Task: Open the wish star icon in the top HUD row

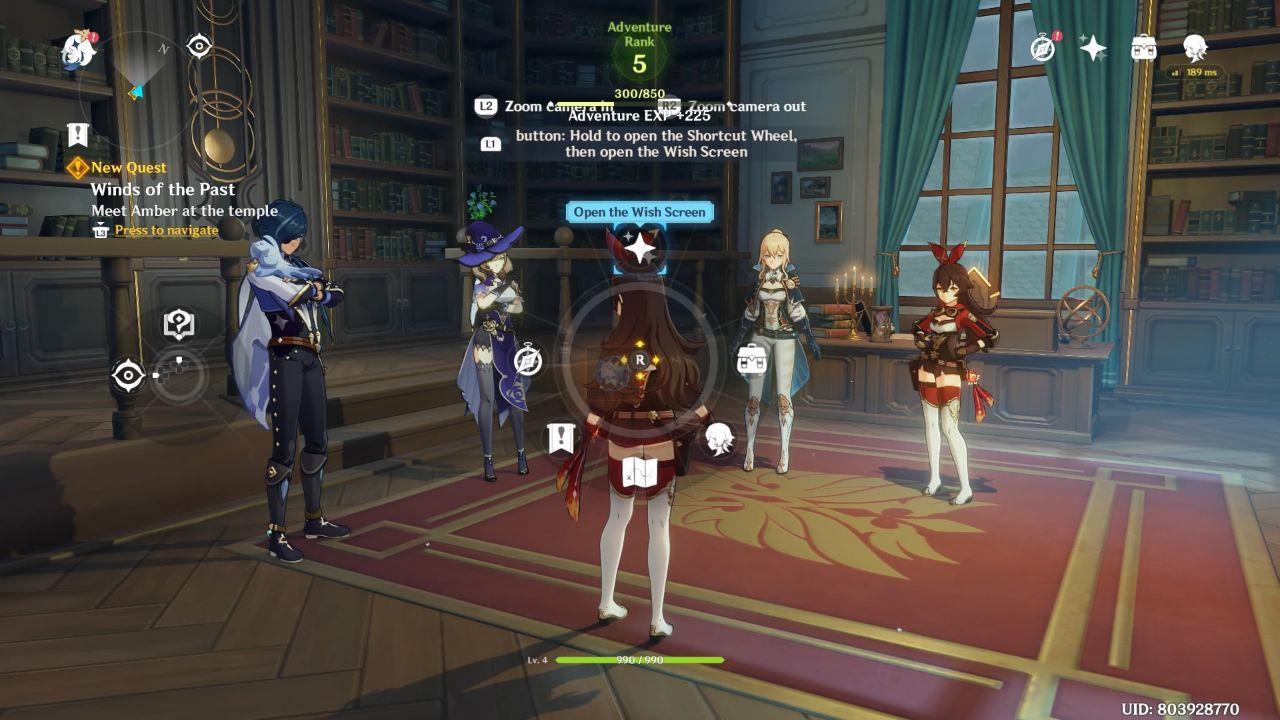Action: pos(1093,48)
